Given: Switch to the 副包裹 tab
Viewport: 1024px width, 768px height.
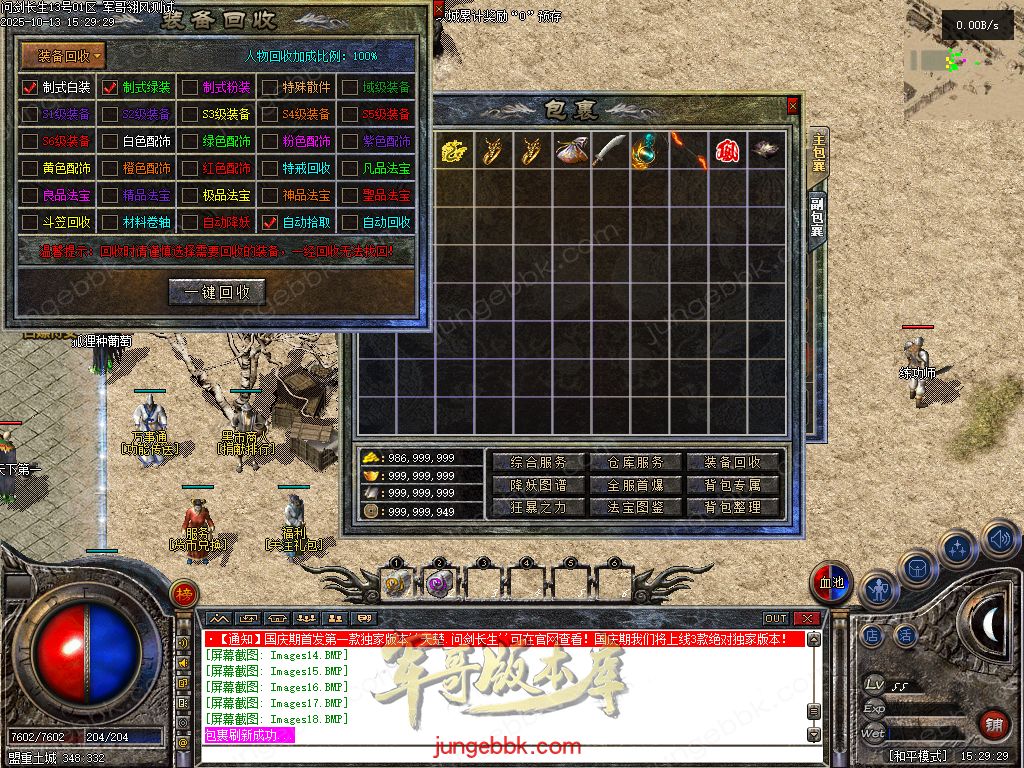Looking at the screenshot, I should coord(817,217).
